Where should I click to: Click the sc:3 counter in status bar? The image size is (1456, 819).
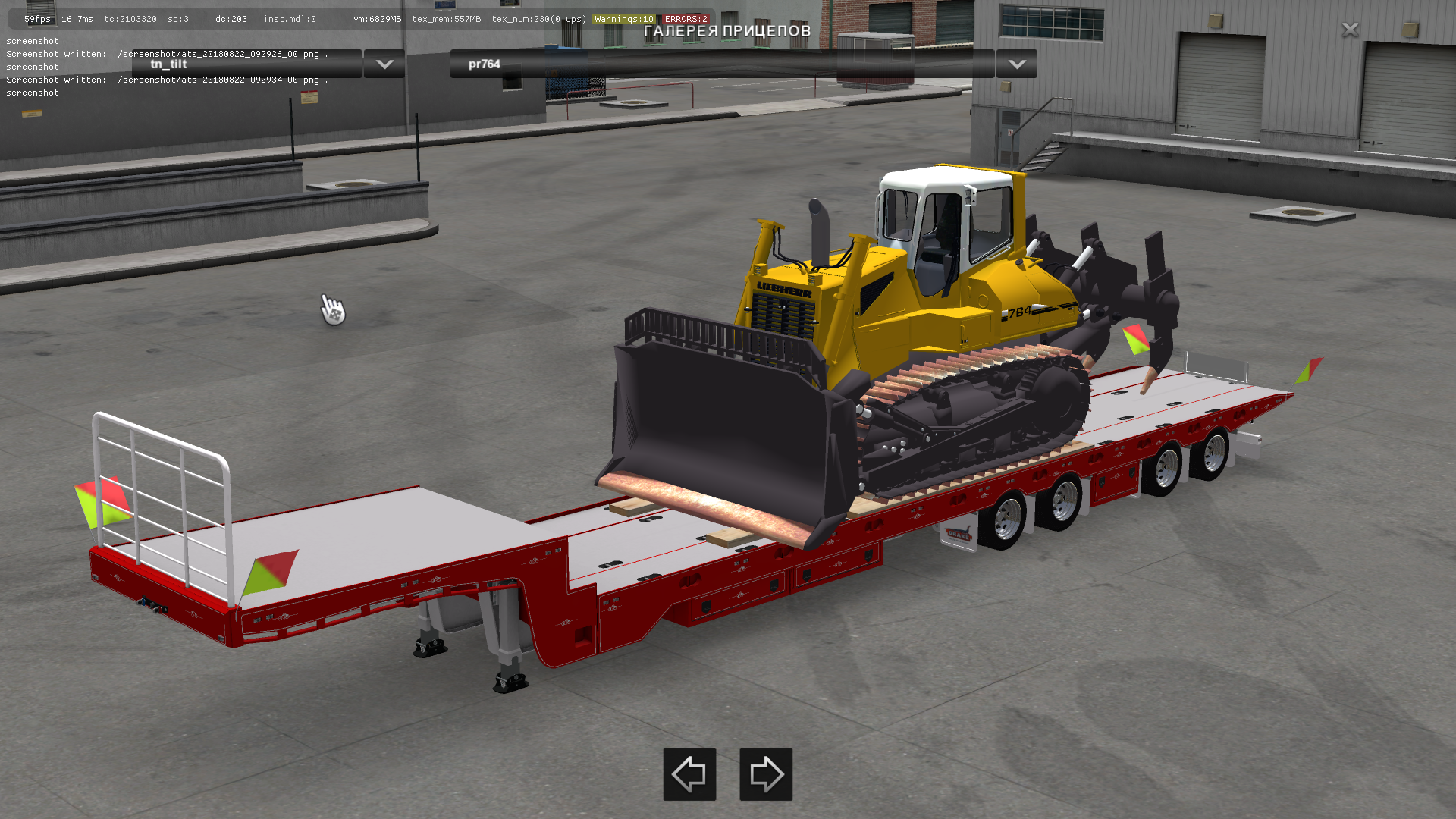coord(180,19)
